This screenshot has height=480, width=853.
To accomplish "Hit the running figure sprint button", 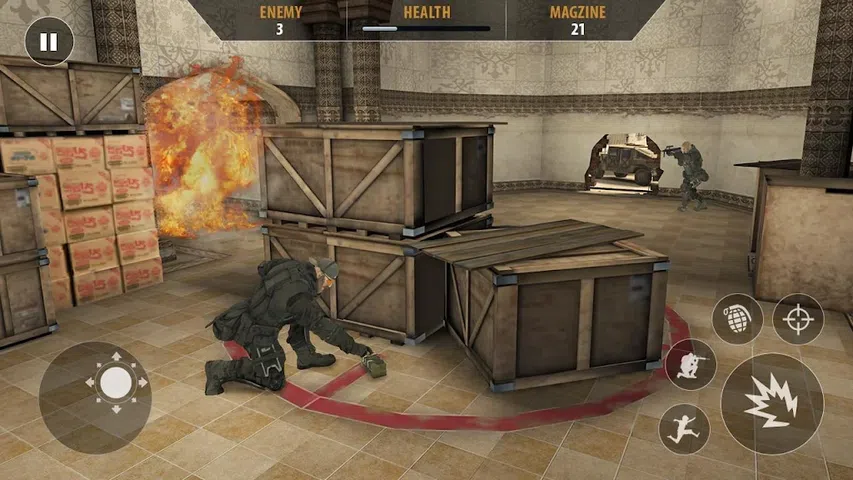I will tap(685, 428).
